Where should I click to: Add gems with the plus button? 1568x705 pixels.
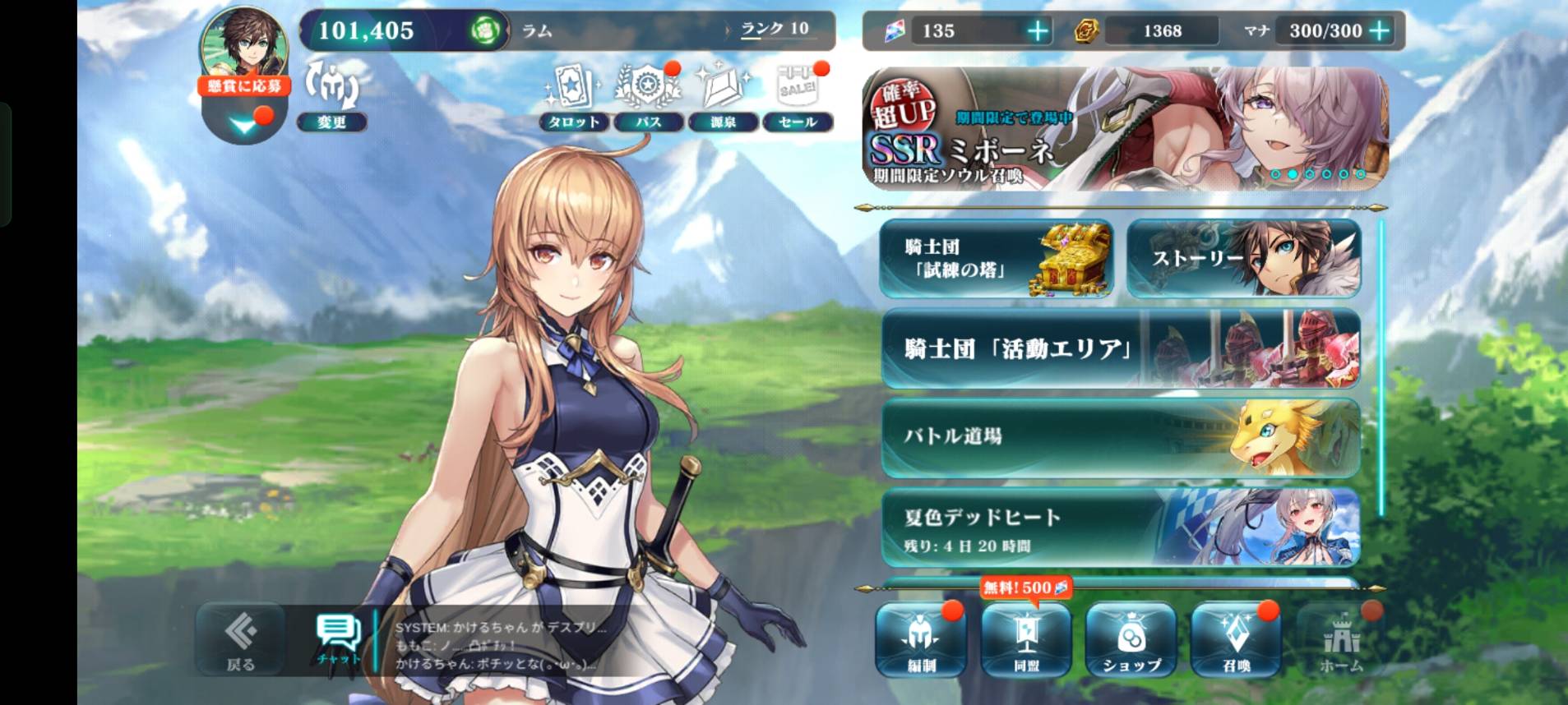coord(1038,31)
